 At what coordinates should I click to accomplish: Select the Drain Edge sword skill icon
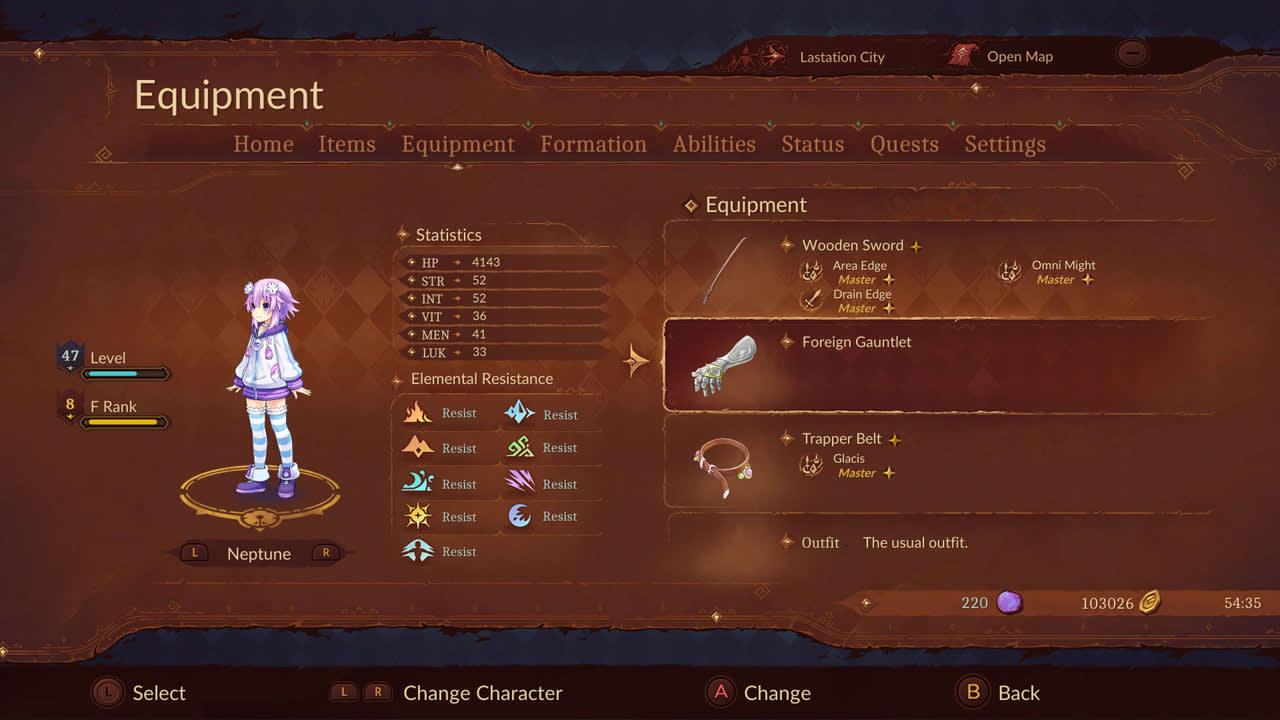point(810,301)
